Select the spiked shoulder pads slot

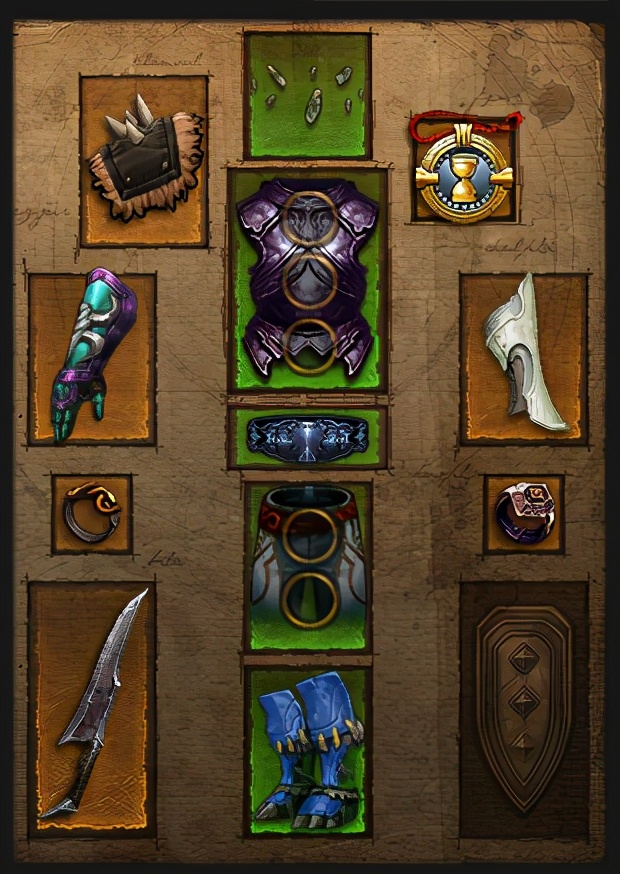point(144,161)
